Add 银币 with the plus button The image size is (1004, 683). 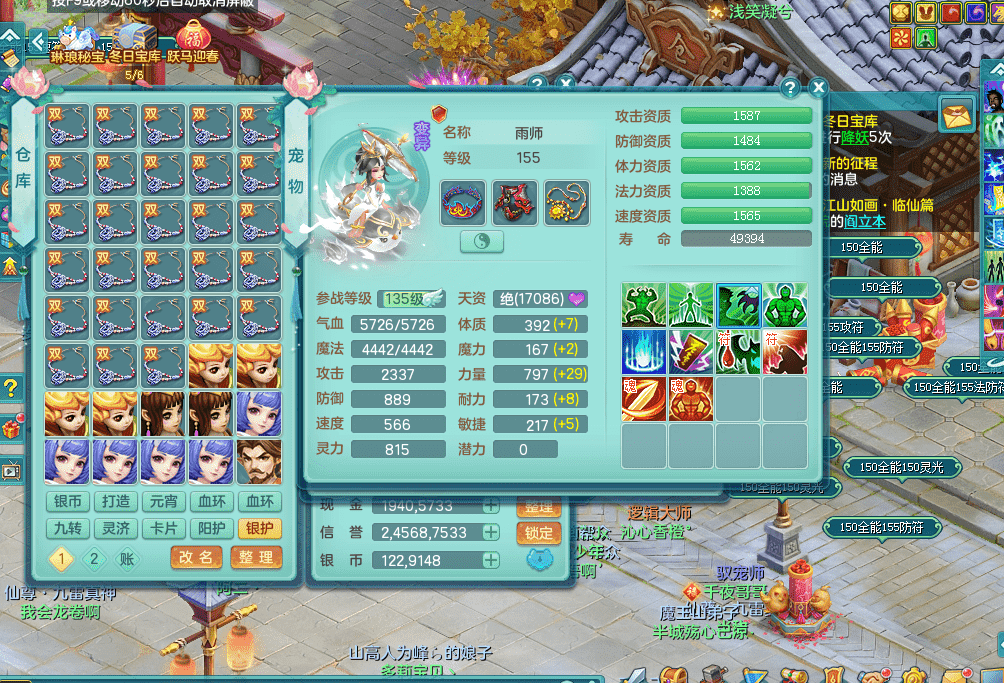pyautogui.click(x=491, y=561)
